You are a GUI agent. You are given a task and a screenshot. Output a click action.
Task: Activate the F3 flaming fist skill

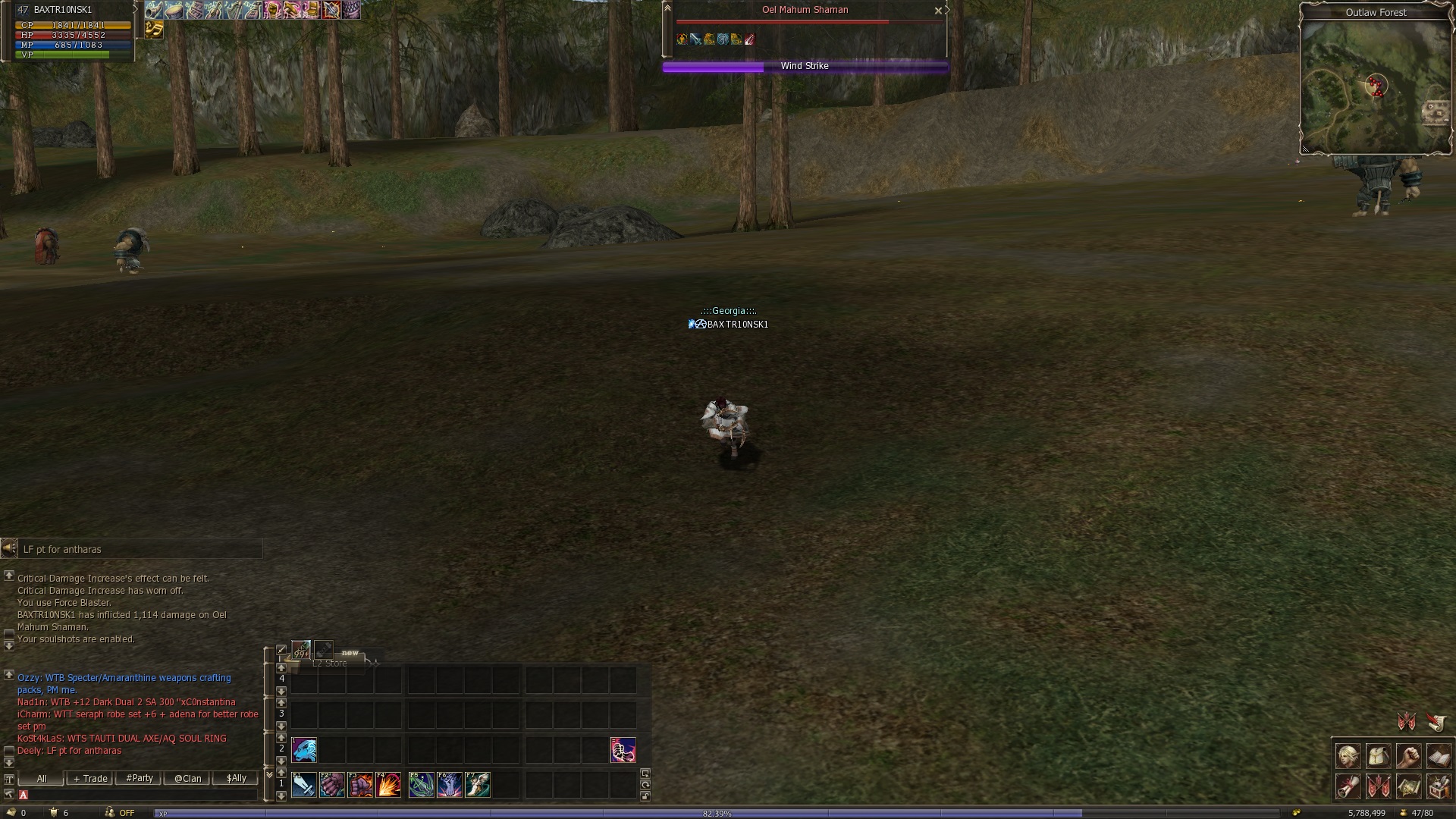pyautogui.click(x=360, y=785)
